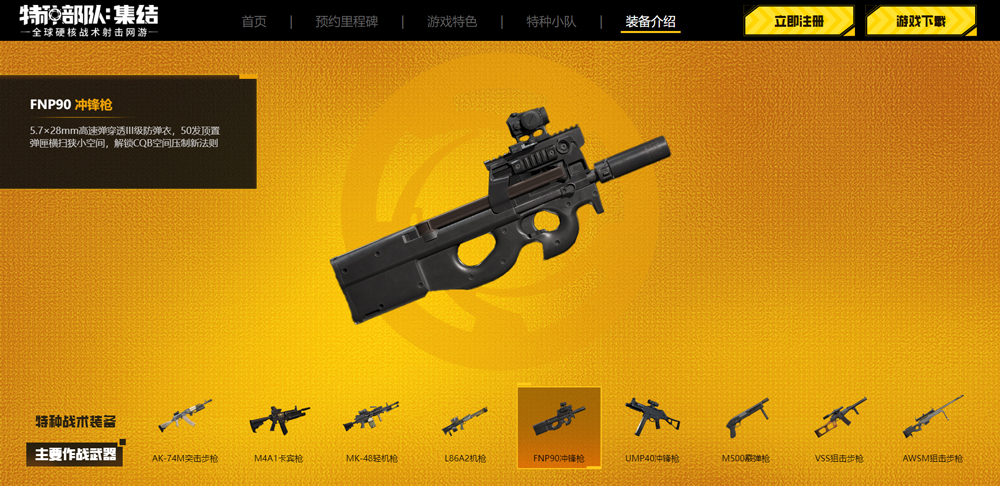Switch to 特种小队 squad section
The image size is (1000, 486).
(551, 22)
